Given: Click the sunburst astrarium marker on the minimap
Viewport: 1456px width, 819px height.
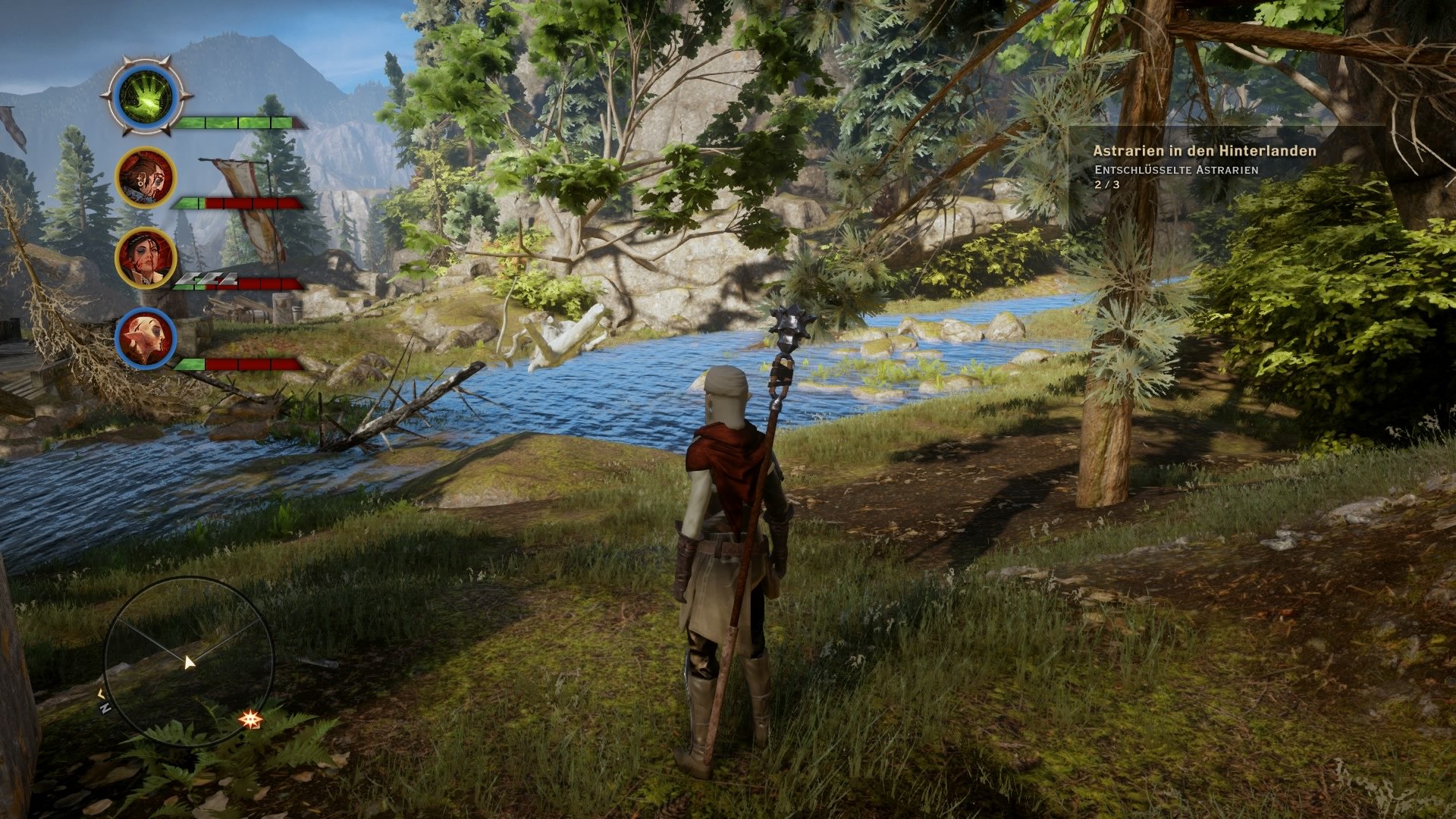Looking at the screenshot, I should [x=250, y=720].
